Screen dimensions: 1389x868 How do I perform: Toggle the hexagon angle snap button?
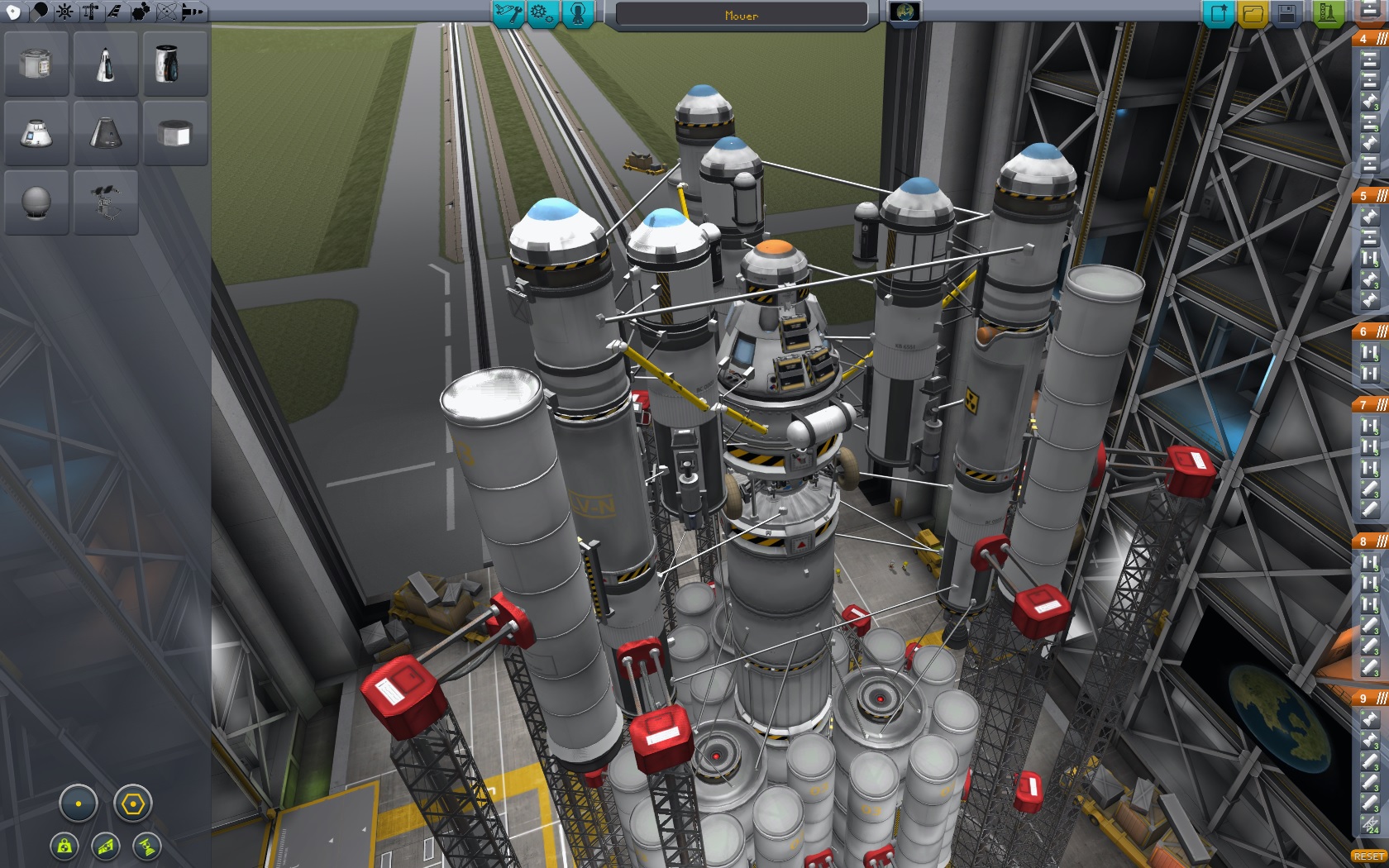coord(132,804)
